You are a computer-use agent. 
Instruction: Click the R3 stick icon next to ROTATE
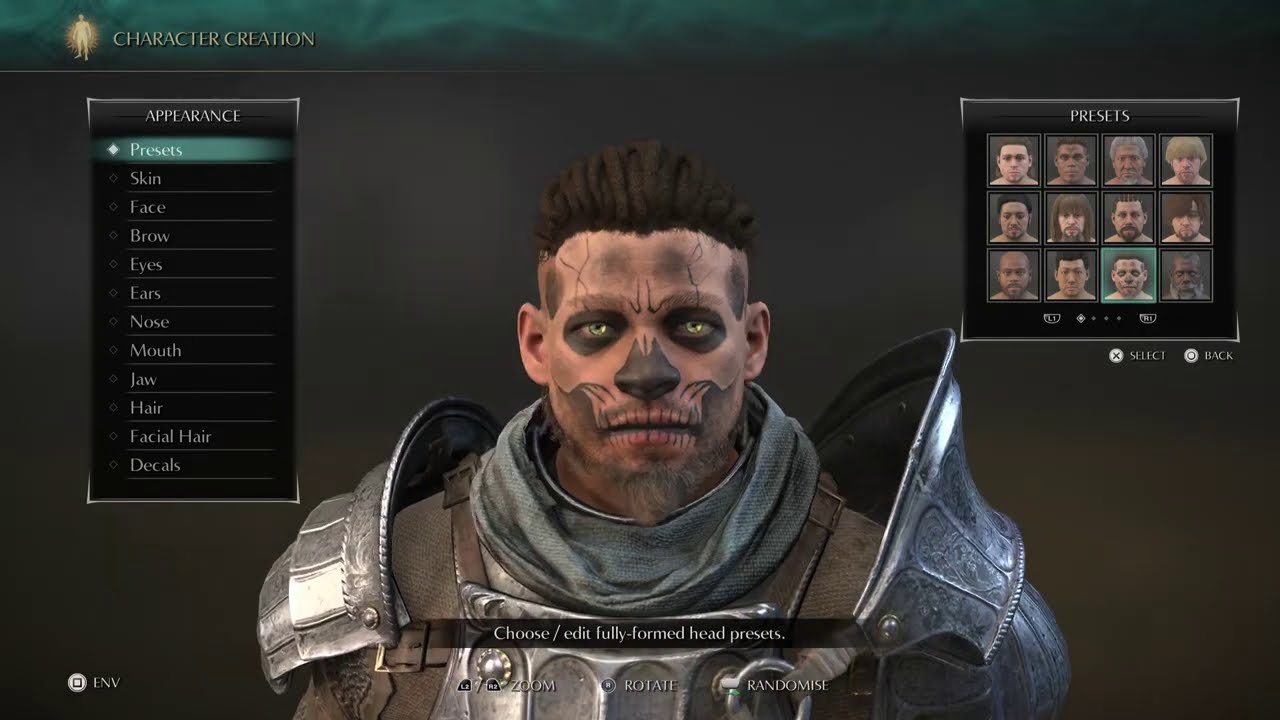[609, 683]
